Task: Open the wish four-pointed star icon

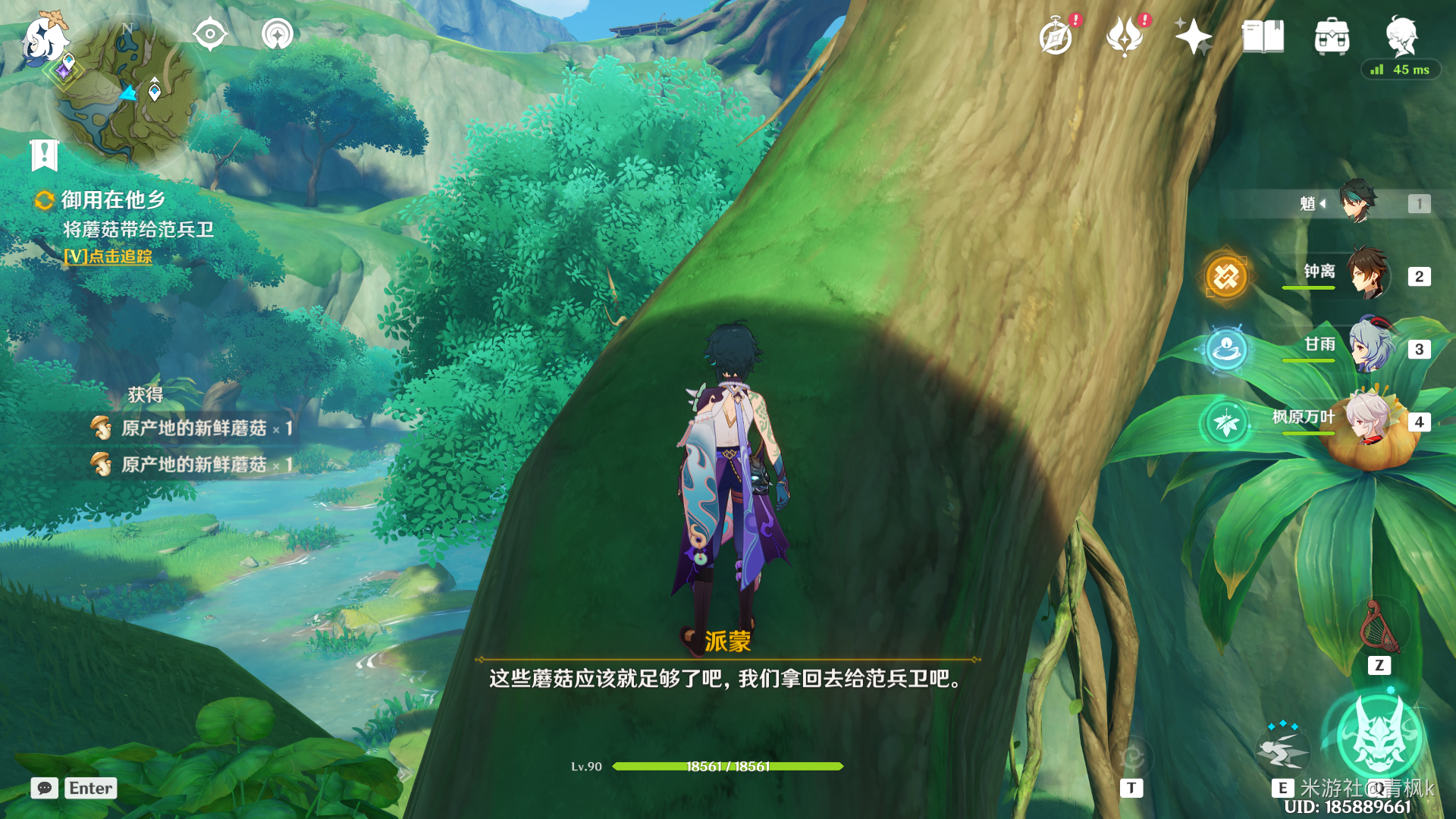Action: click(1193, 36)
